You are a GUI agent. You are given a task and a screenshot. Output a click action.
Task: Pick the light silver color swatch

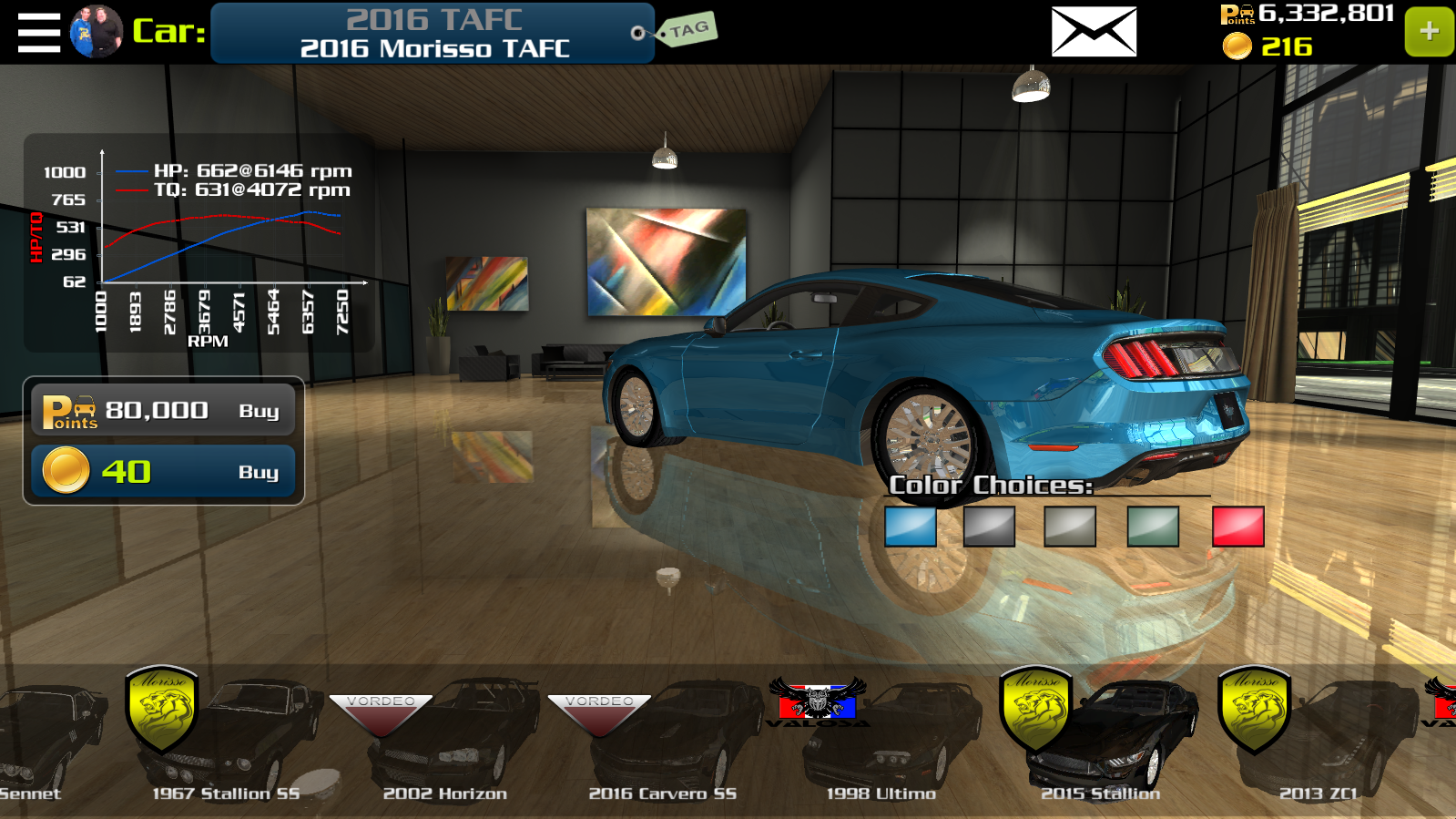[1070, 527]
